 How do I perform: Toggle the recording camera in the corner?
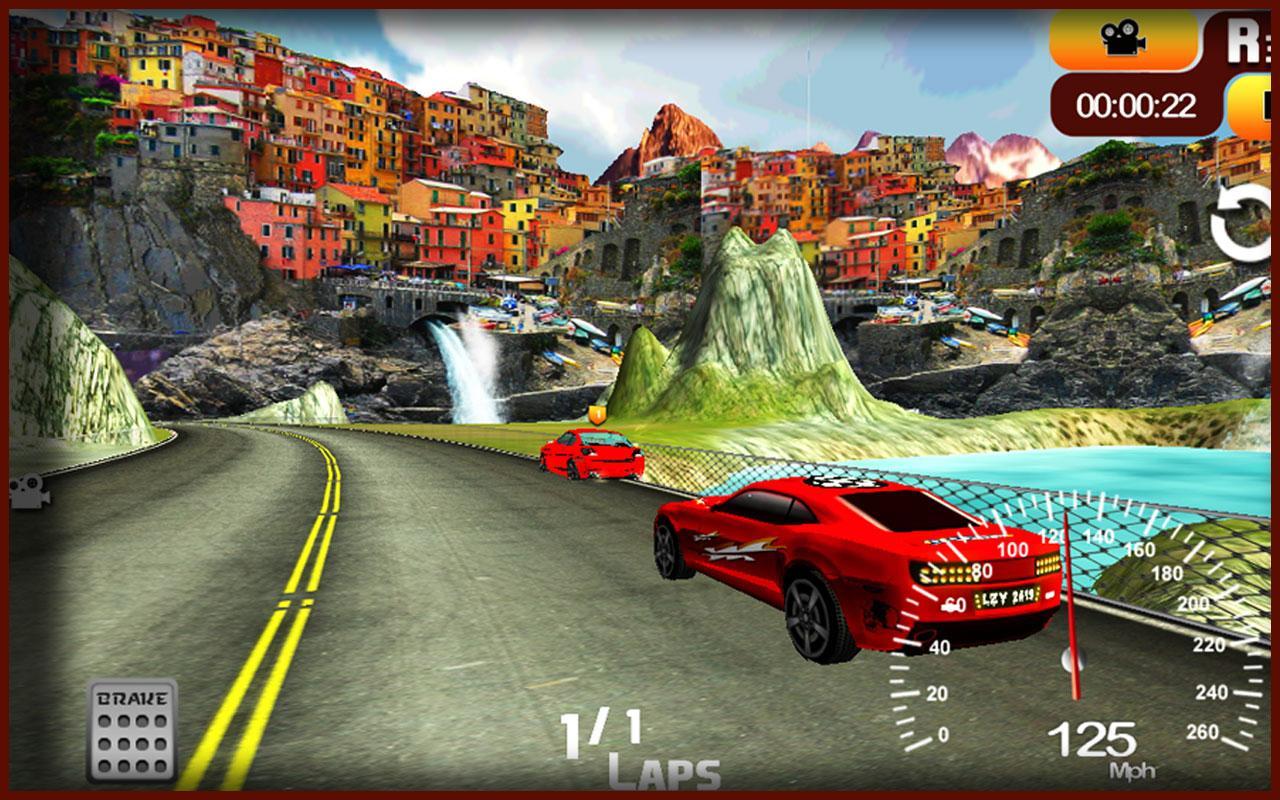coord(1124,40)
